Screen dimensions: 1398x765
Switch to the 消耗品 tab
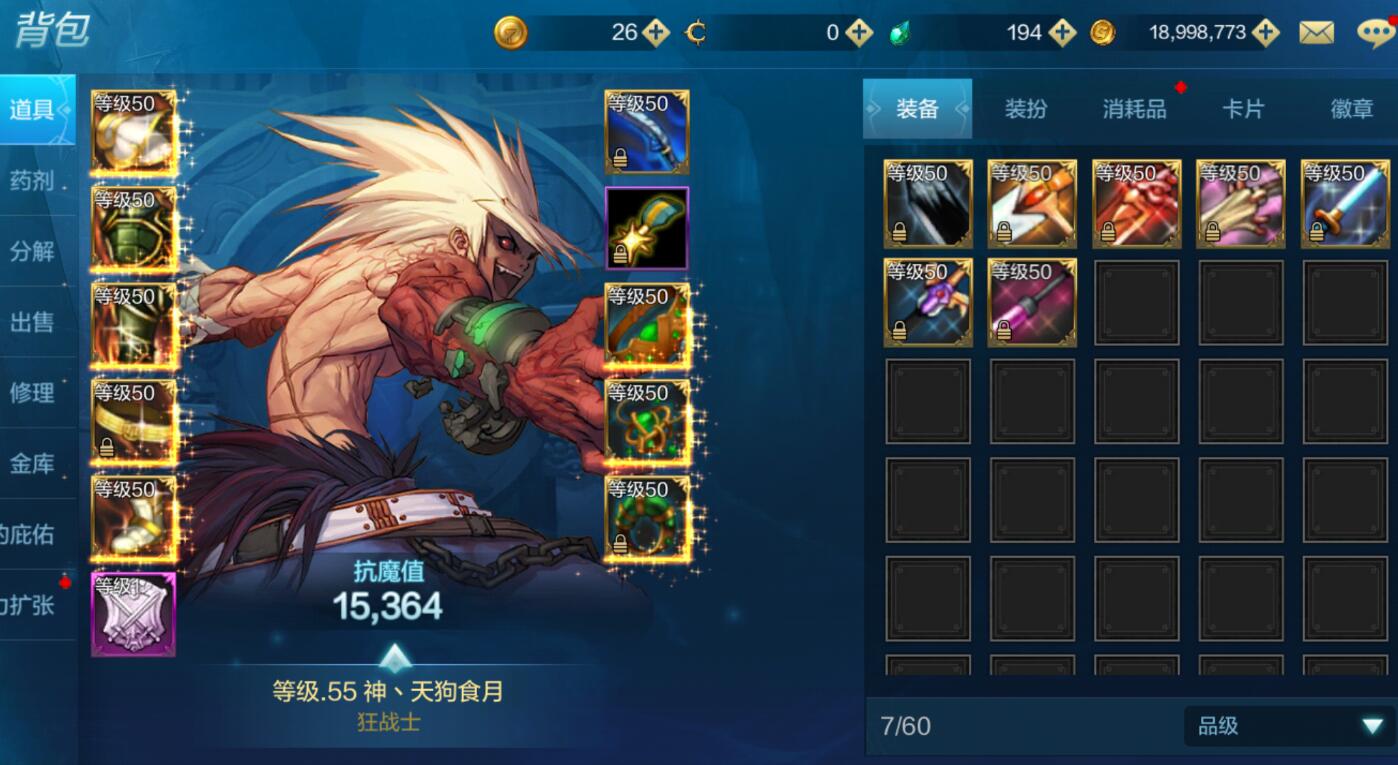(1134, 110)
